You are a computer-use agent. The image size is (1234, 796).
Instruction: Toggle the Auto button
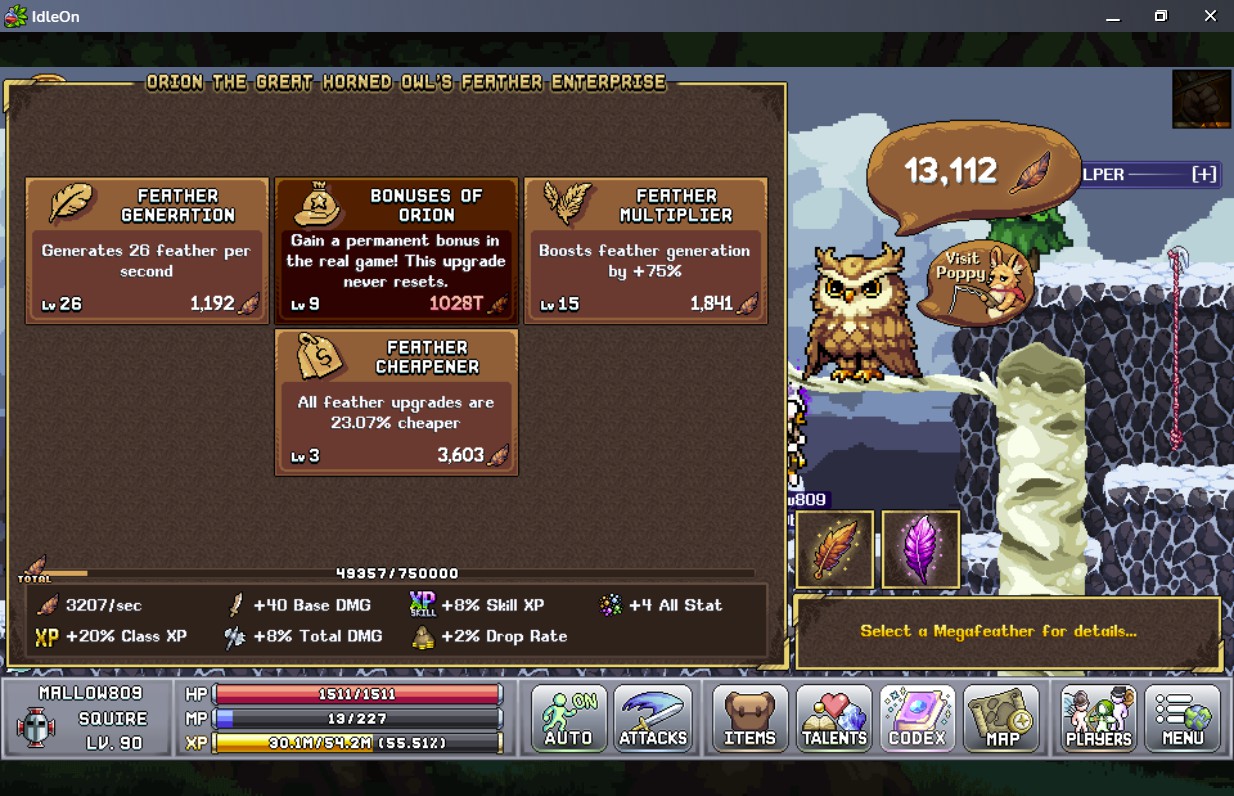tap(568, 718)
